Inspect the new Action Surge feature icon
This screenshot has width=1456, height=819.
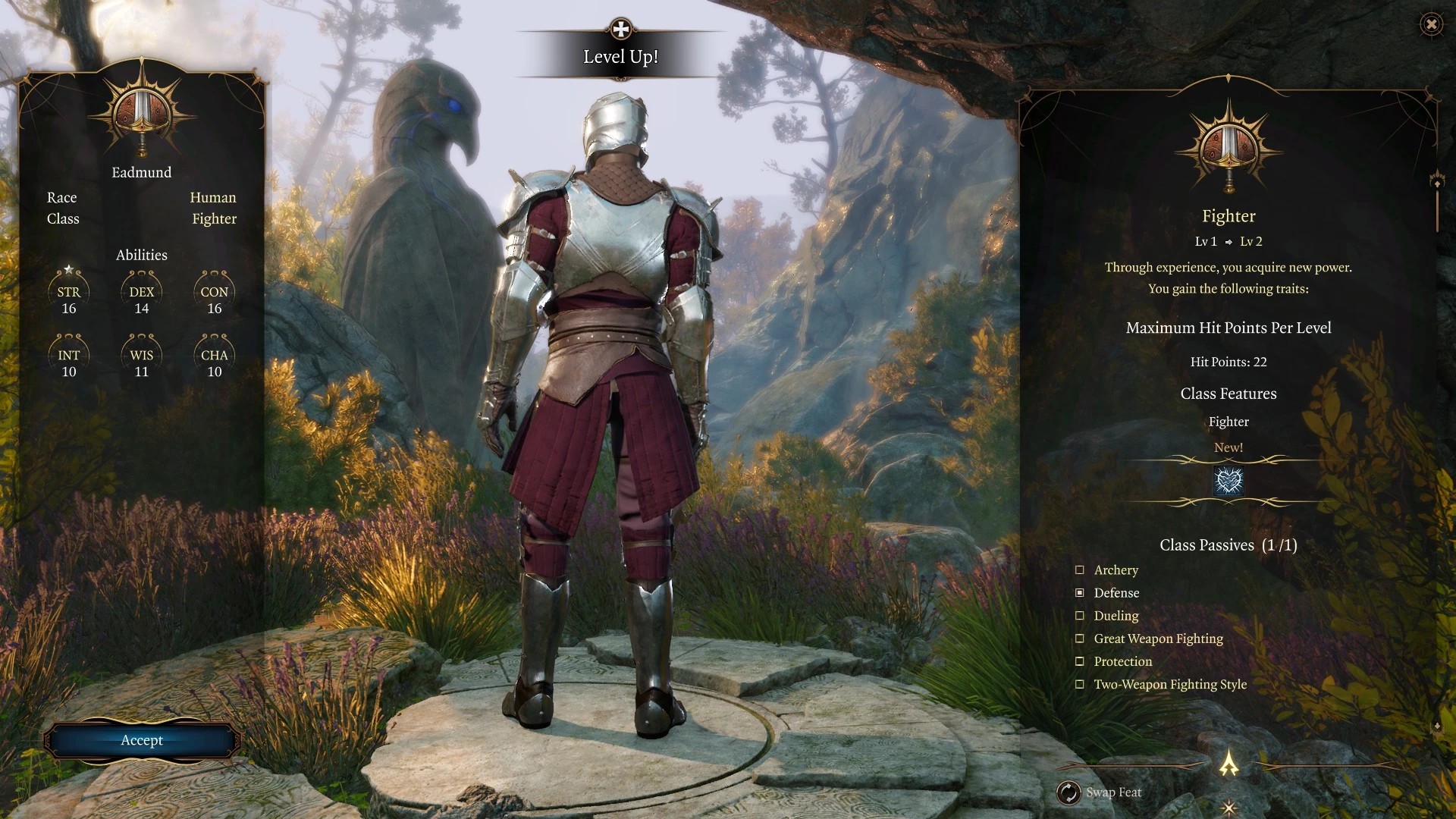(x=1228, y=482)
